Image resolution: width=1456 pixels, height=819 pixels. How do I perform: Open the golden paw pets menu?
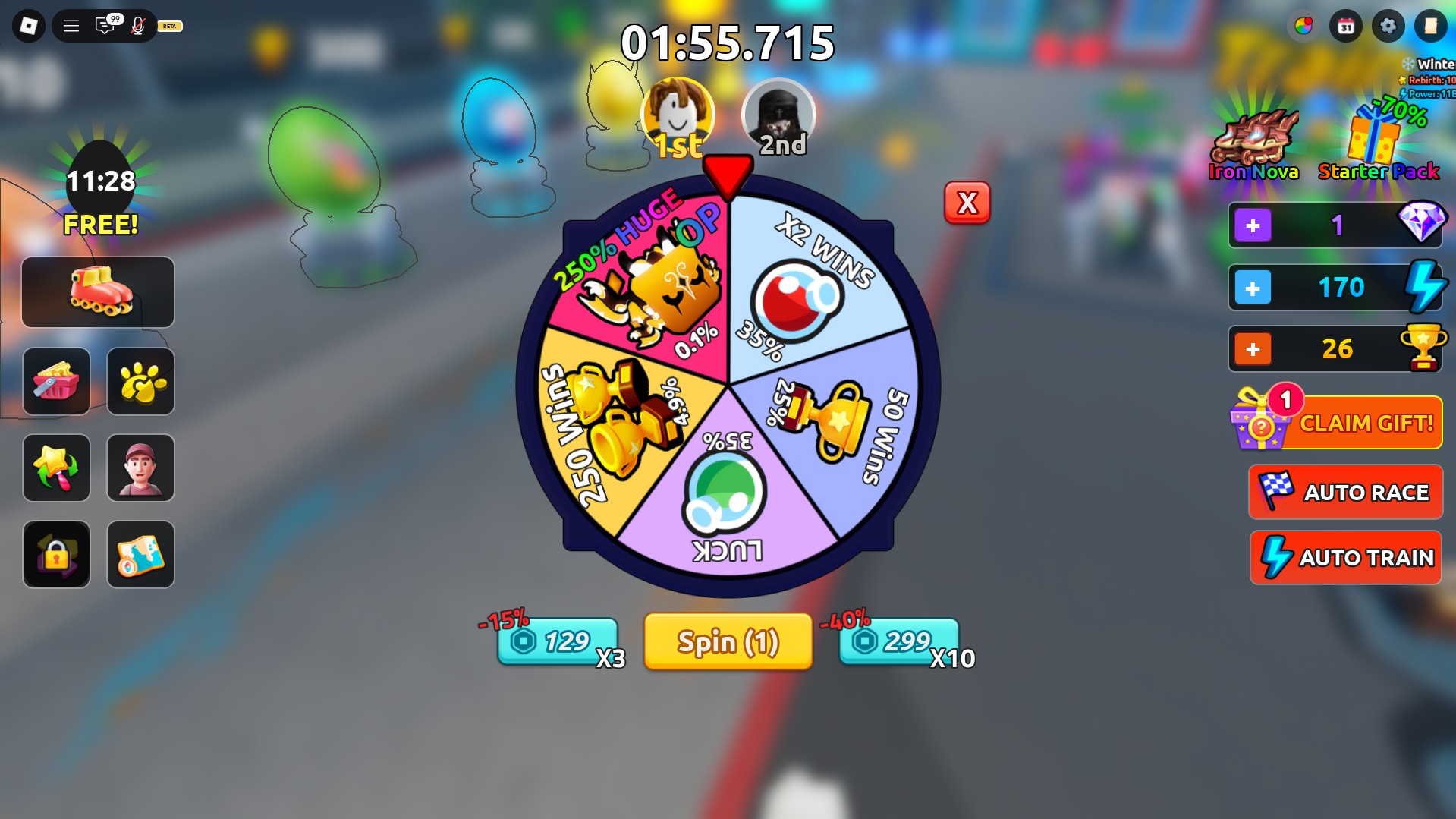click(x=140, y=382)
